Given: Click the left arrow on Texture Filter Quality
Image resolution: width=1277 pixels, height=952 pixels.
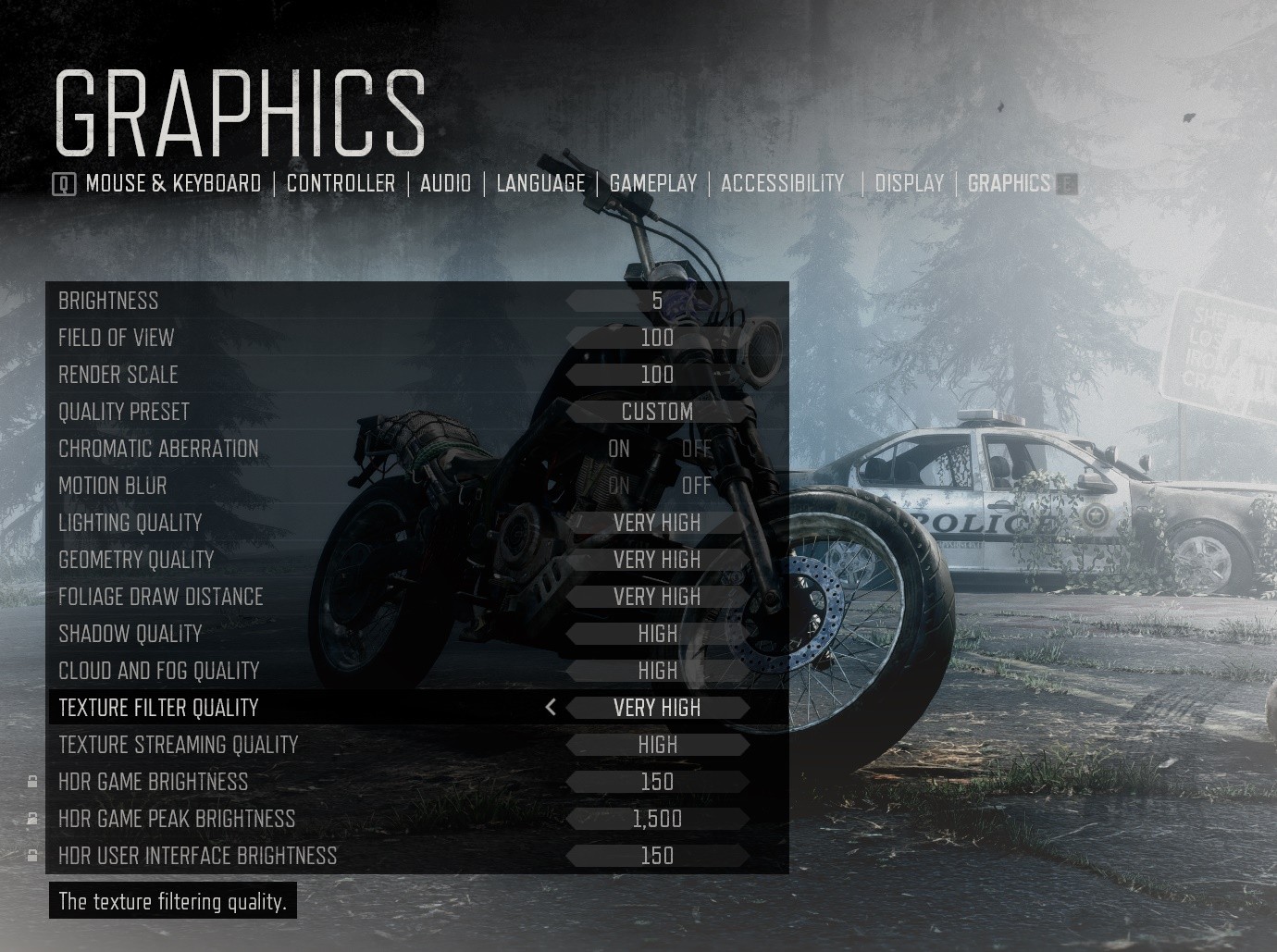Looking at the screenshot, I should 550,708.
